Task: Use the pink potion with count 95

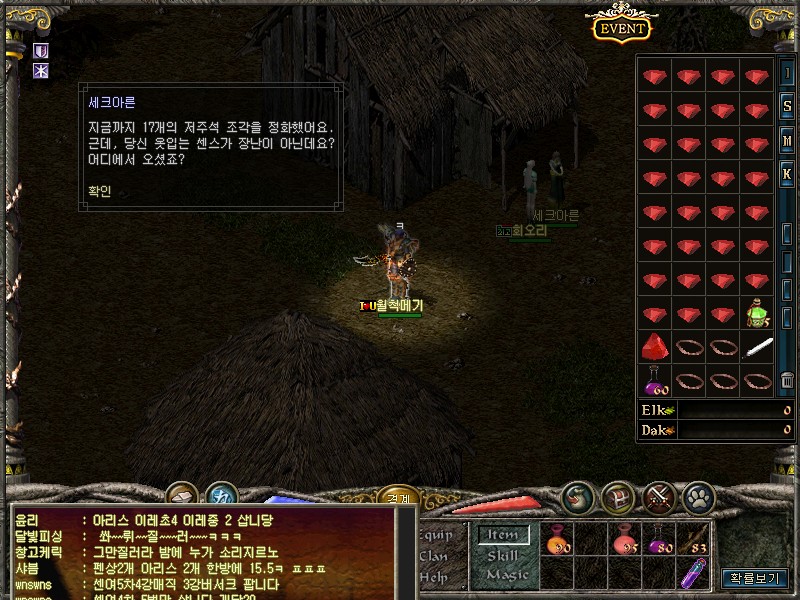Action: tap(627, 541)
